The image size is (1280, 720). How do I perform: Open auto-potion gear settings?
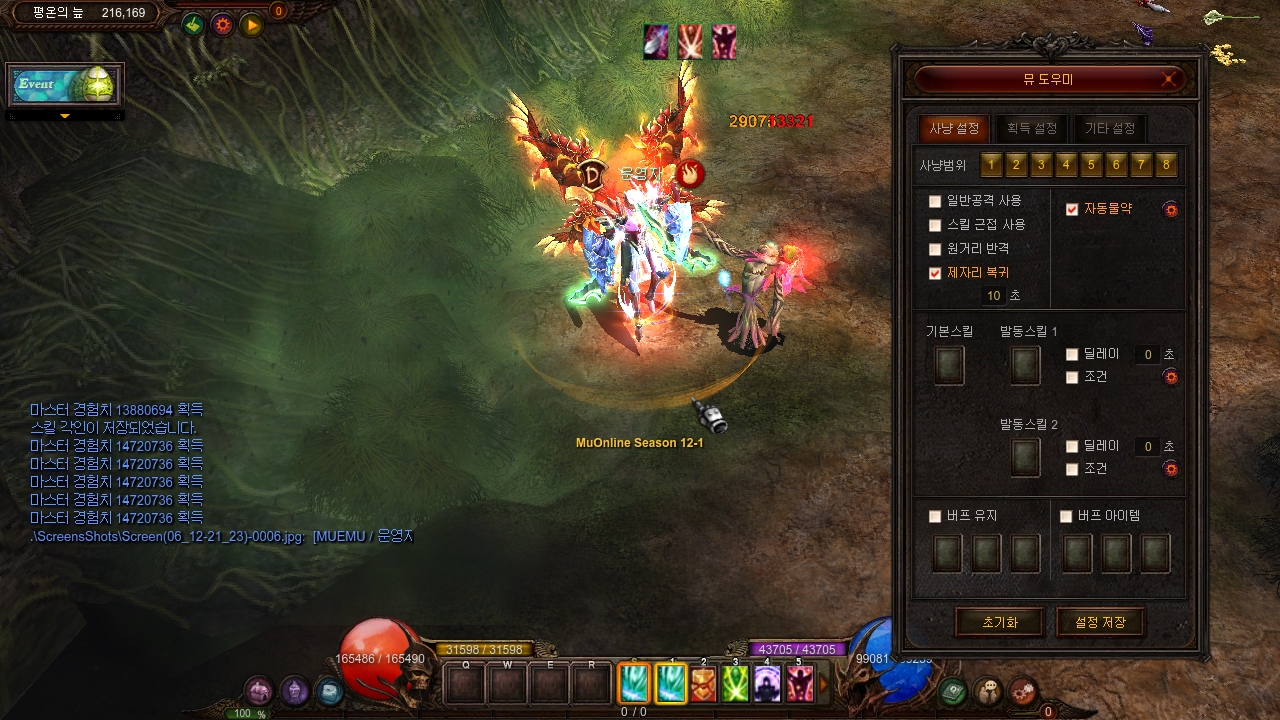1171,210
